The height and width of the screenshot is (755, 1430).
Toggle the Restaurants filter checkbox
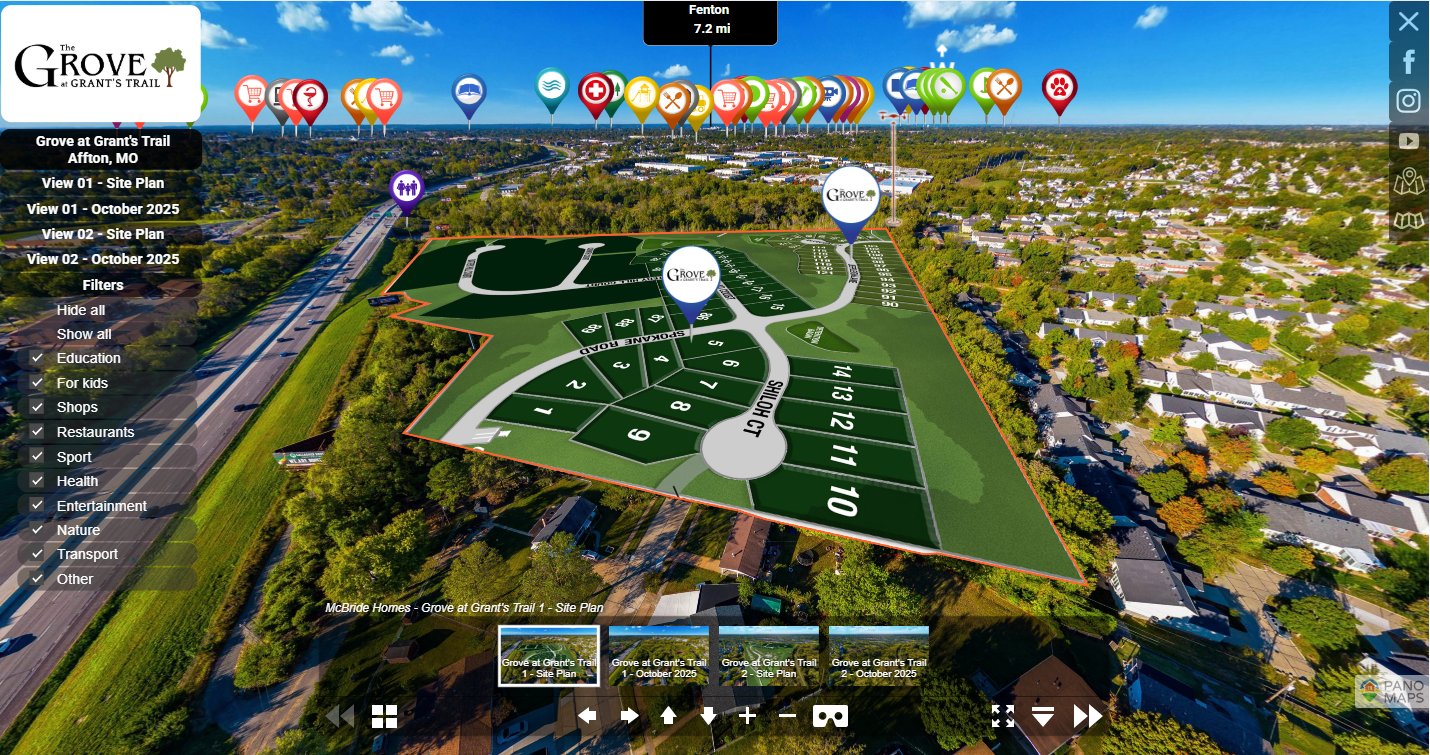click(37, 432)
